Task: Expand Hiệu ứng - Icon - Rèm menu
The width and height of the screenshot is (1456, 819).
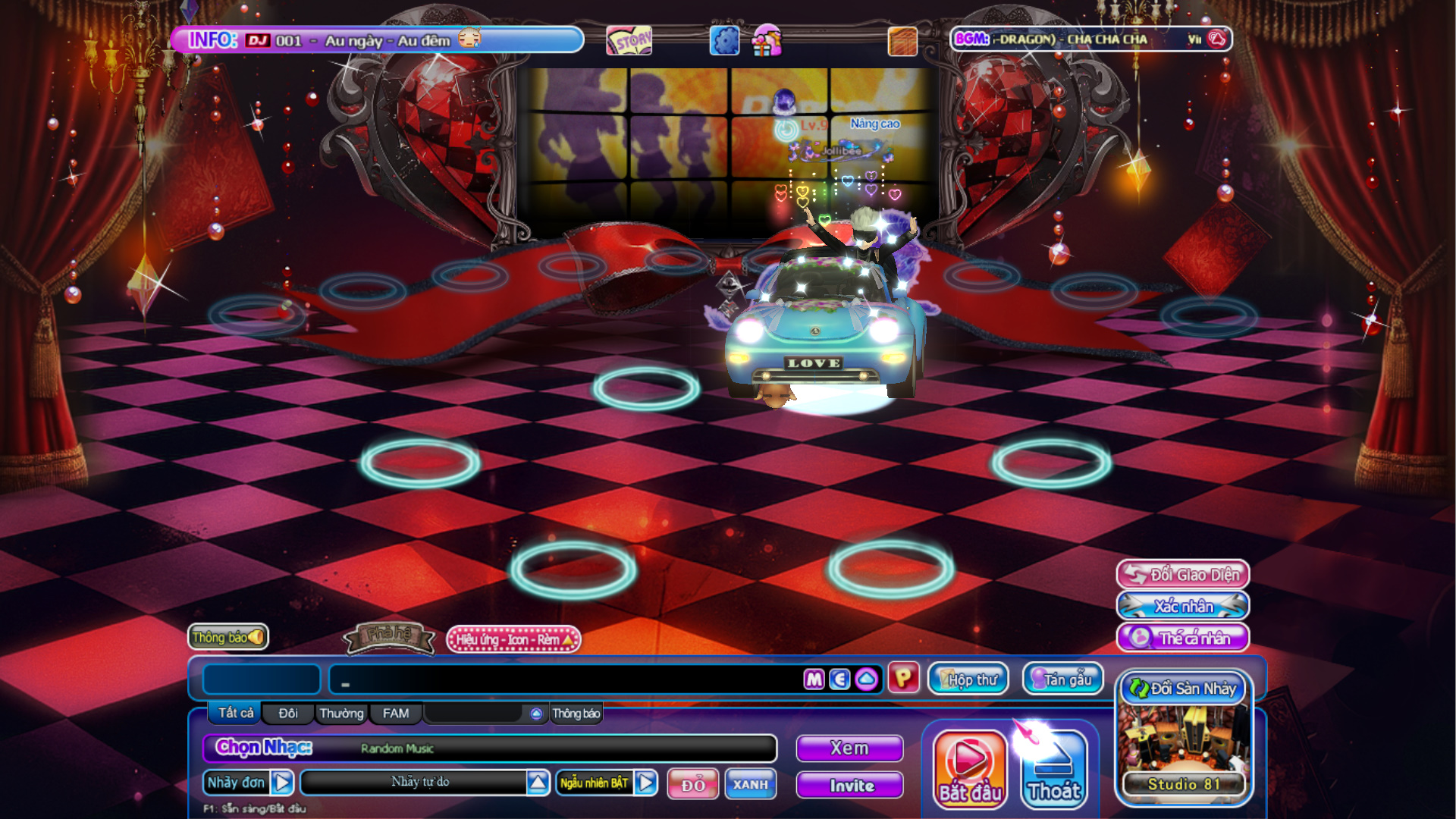Action: click(513, 640)
